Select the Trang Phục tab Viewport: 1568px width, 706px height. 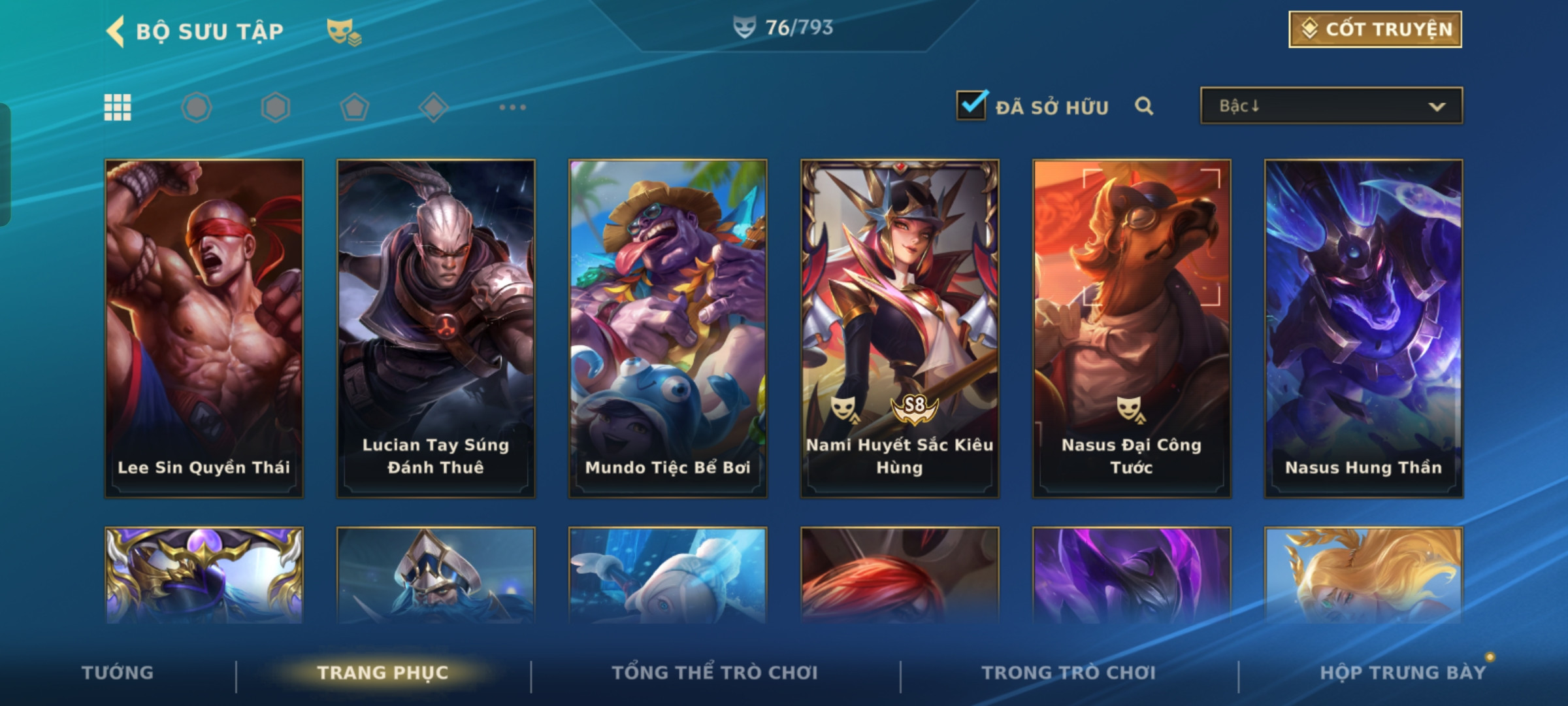pyautogui.click(x=383, y=673)
